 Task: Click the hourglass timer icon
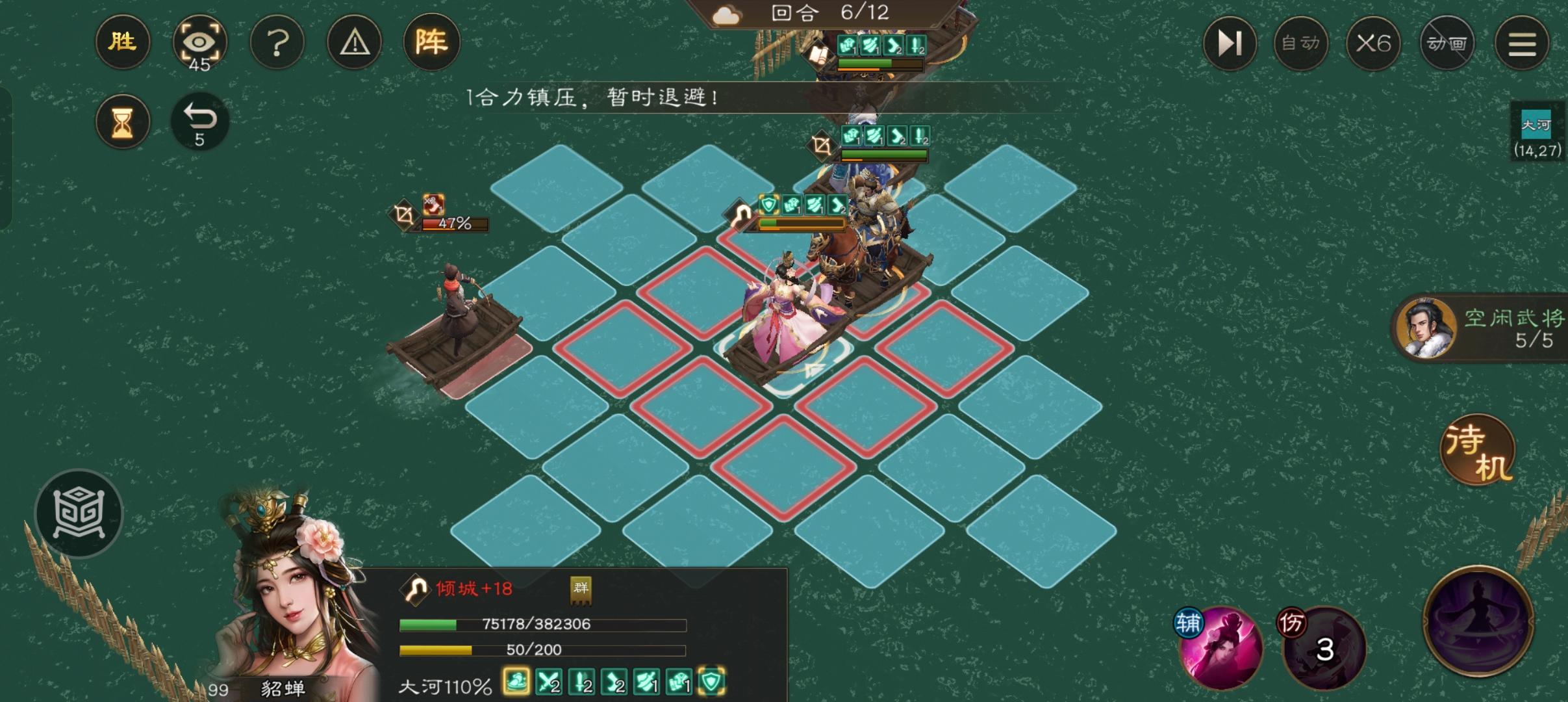[x=123, y=122]
